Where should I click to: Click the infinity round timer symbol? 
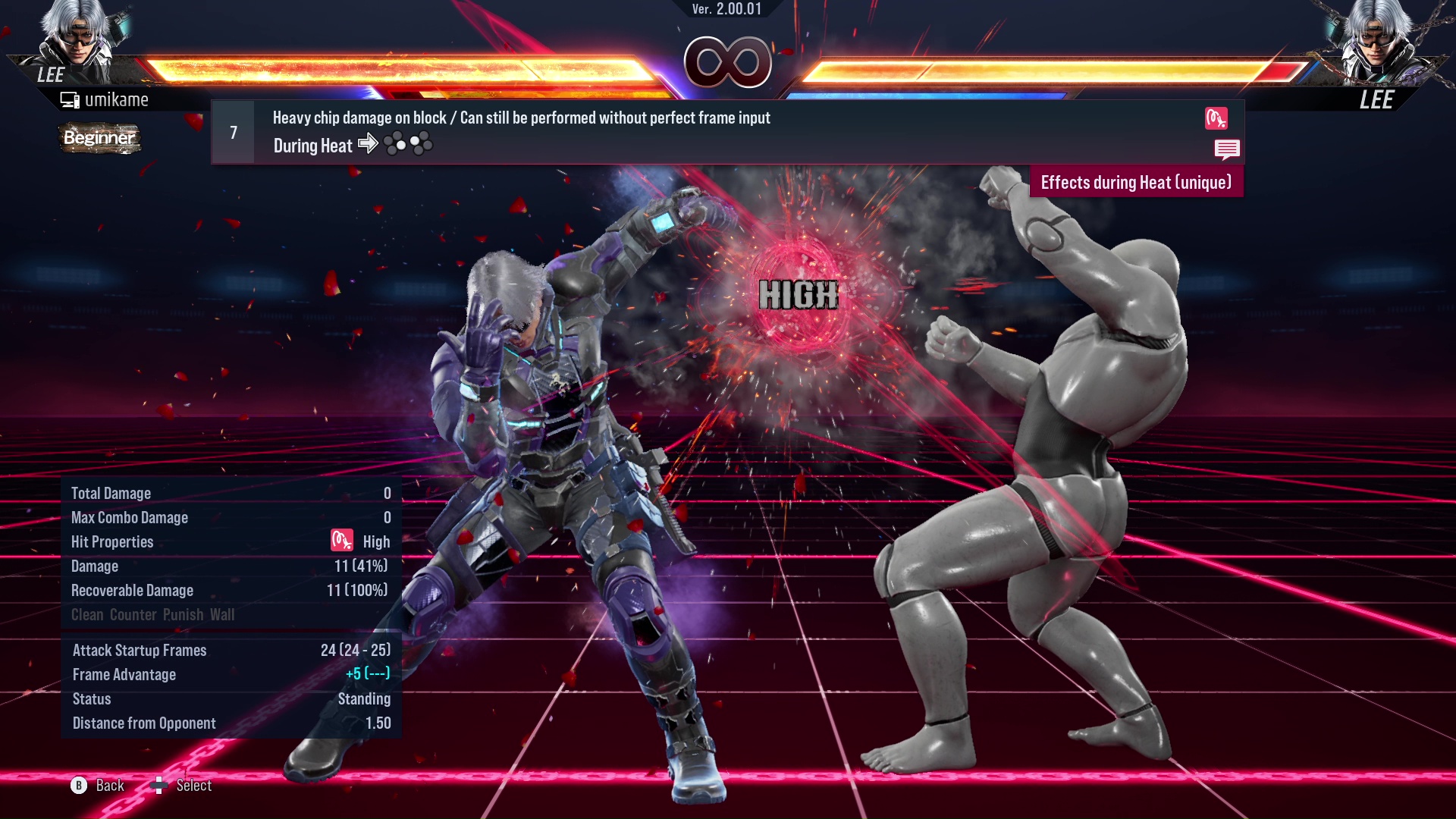[727, 61]
